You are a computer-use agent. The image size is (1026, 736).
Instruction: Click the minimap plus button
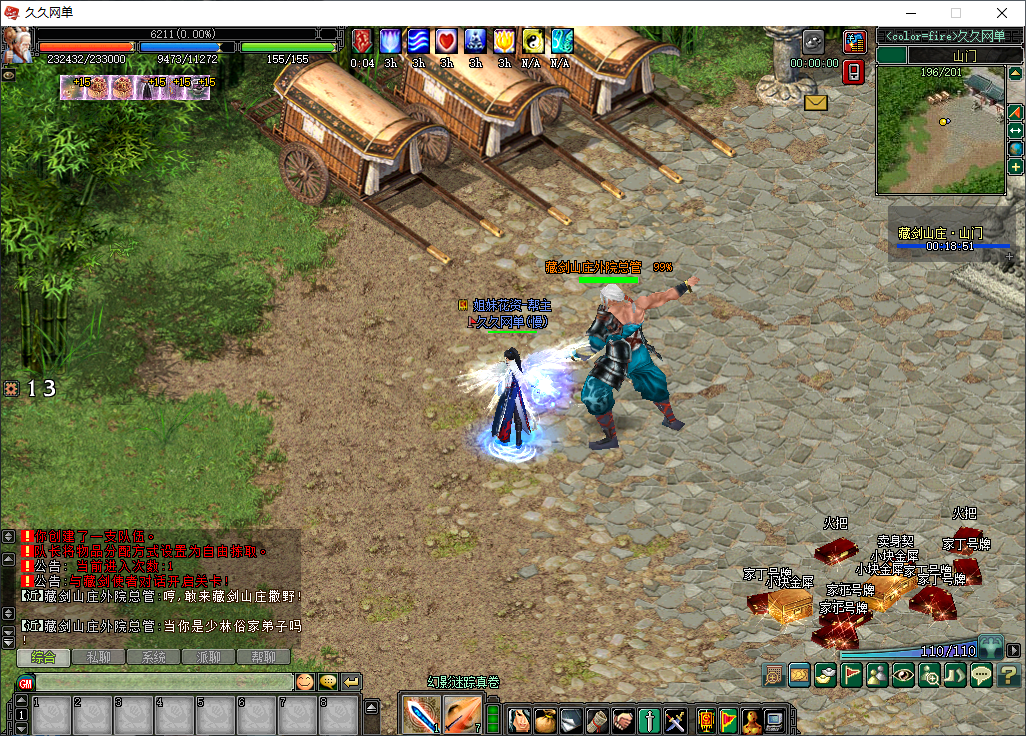(1016, 167)
